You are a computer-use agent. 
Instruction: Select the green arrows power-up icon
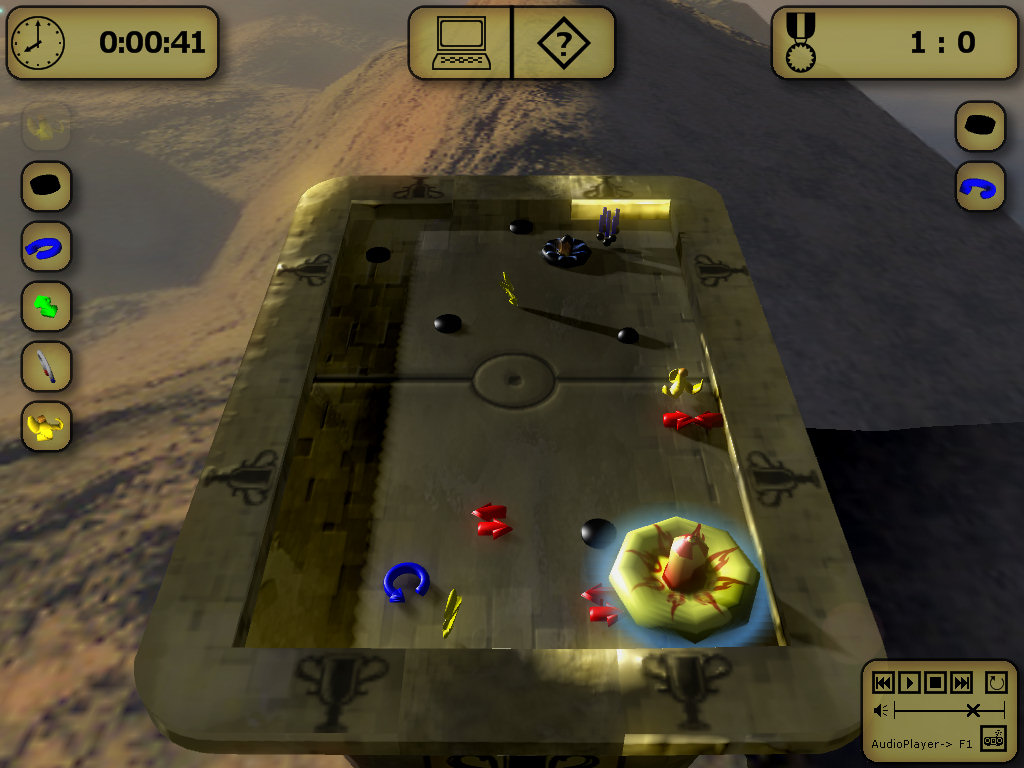point(47,306)
